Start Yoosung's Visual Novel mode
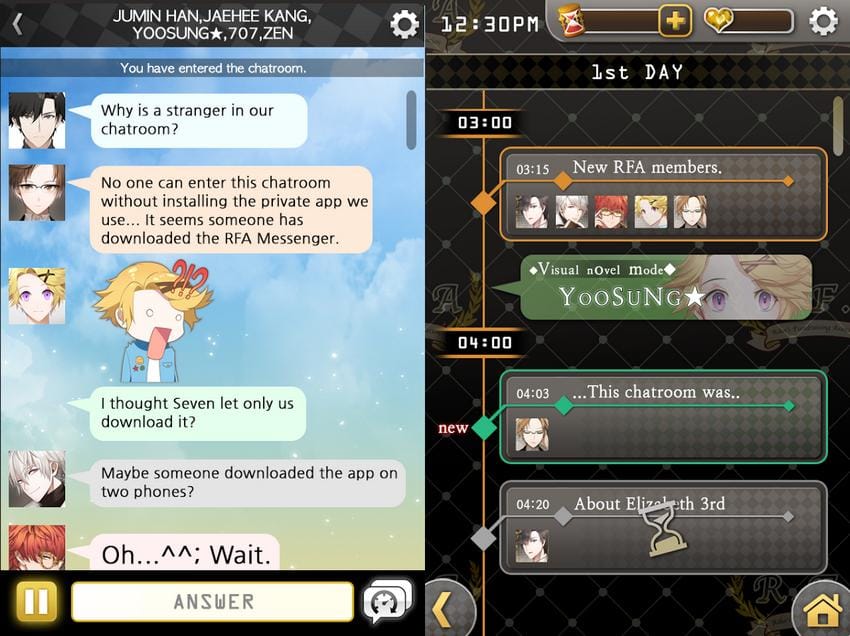 coord(666,287)
